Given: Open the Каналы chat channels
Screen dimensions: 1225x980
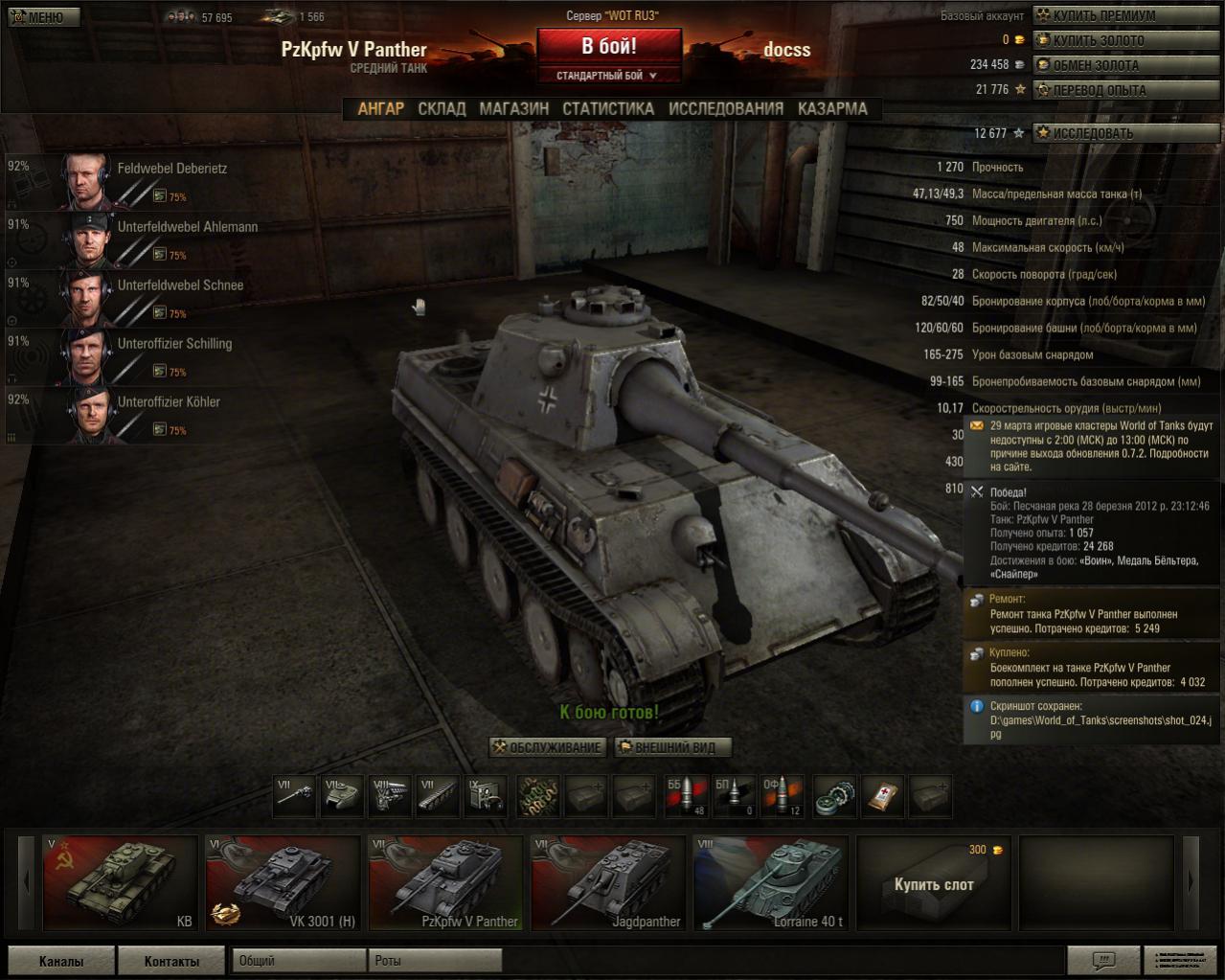Looking at the screenshot, I should pos(61,961).
